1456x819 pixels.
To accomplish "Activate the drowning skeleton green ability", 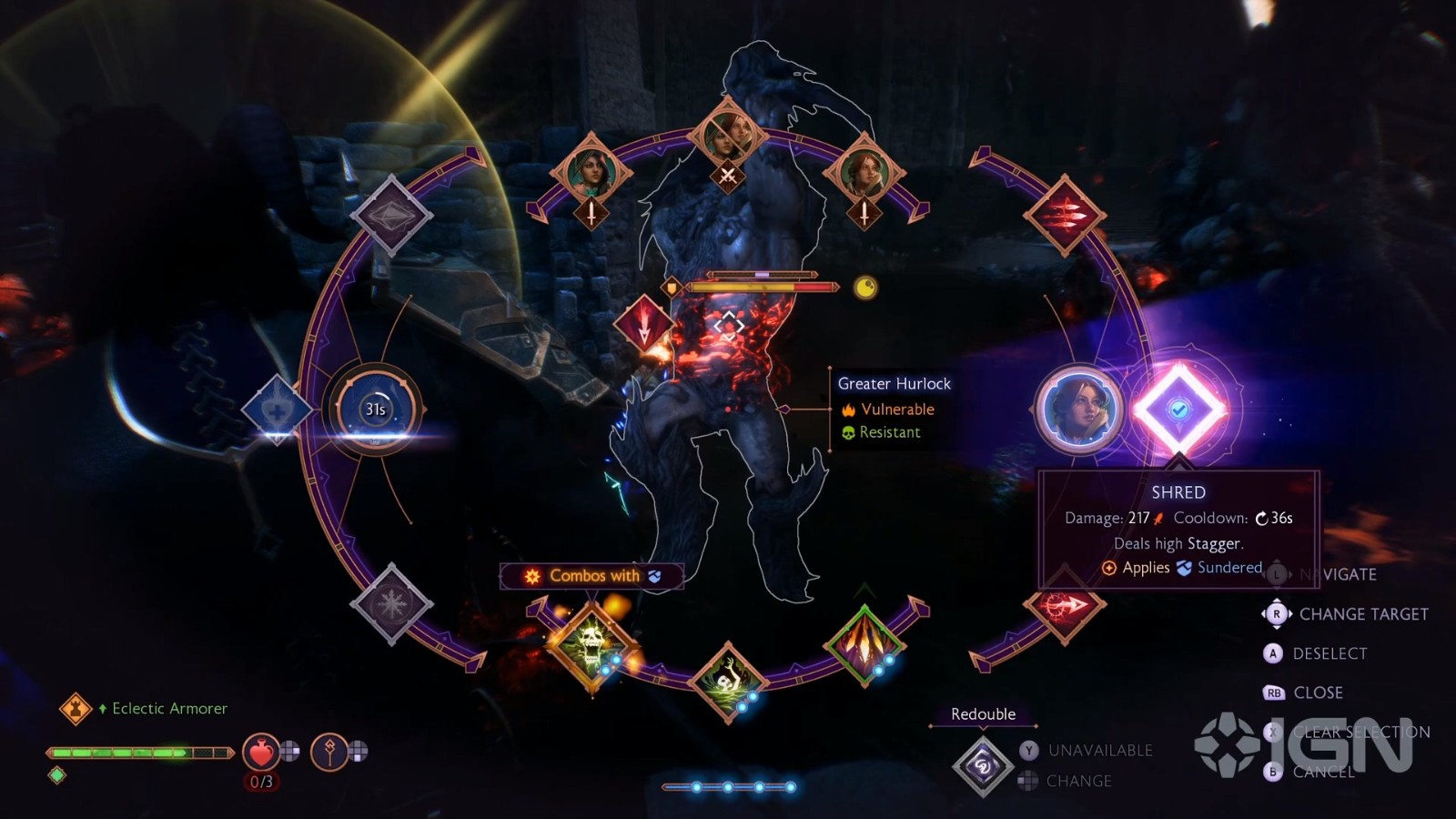I will click(x=727, y=681).
